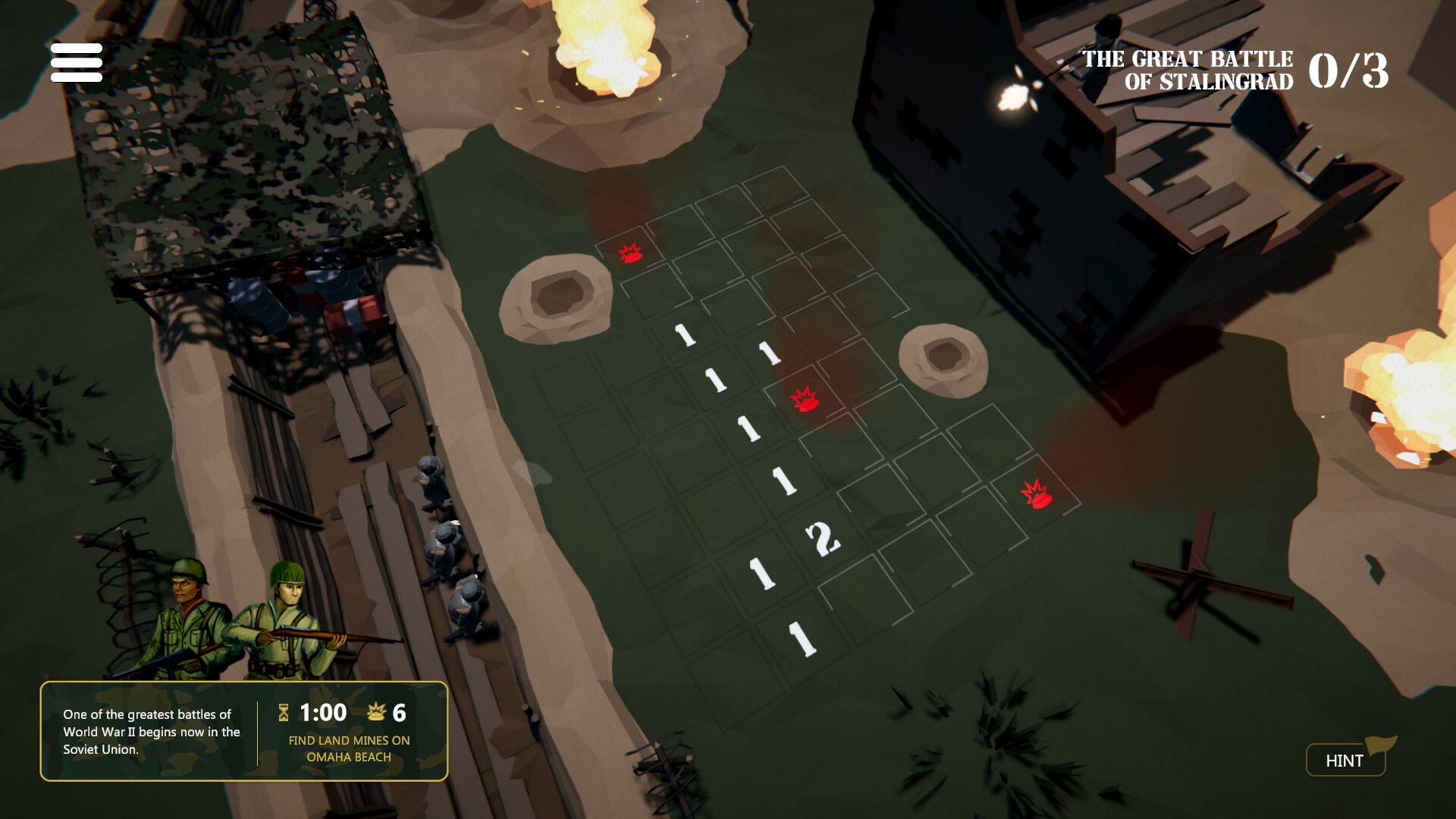Click the mine counter value 6
The image size is (1456, 819).
tap(400, 713)
